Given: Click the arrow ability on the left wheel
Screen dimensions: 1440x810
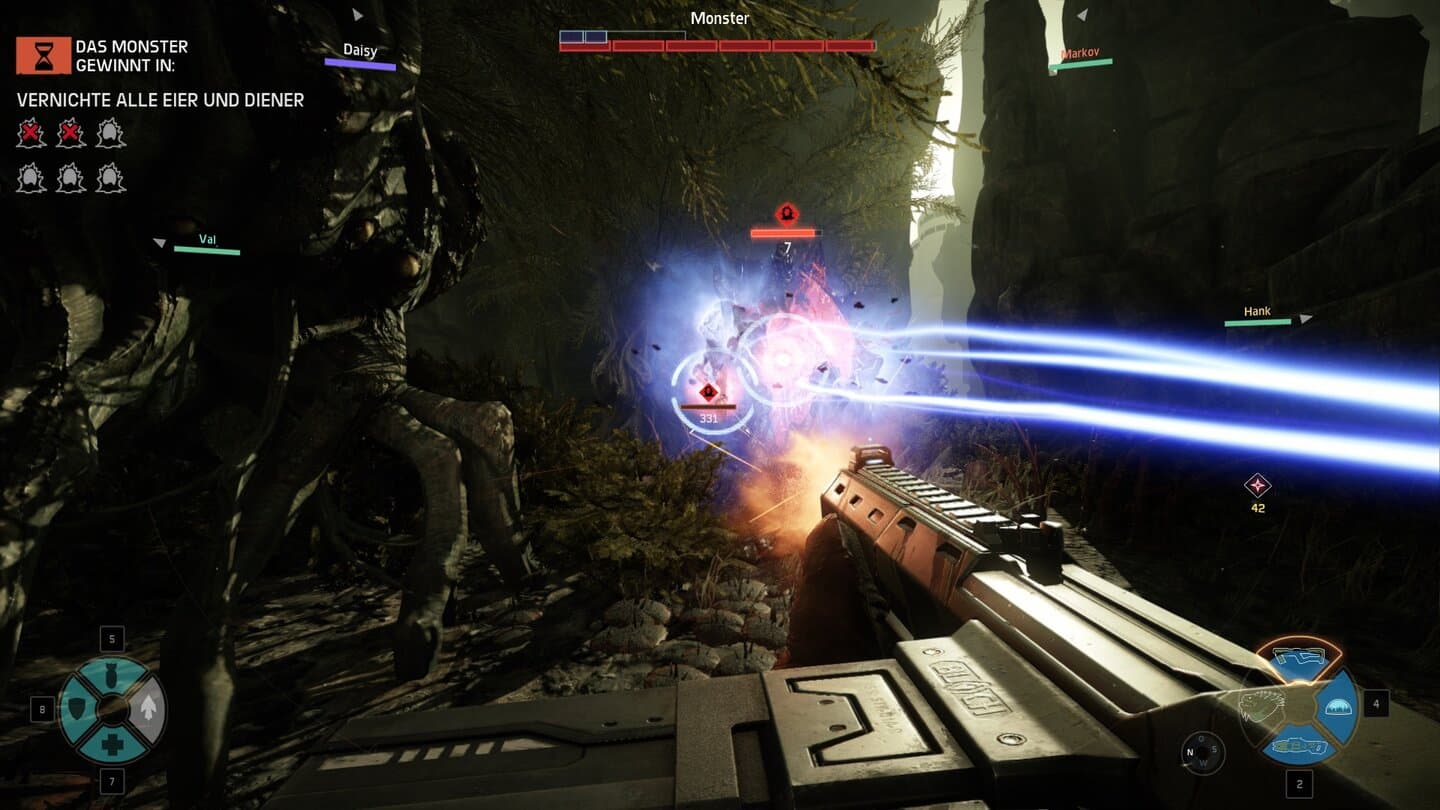Looking at the screenshot, I should point(148,707).
